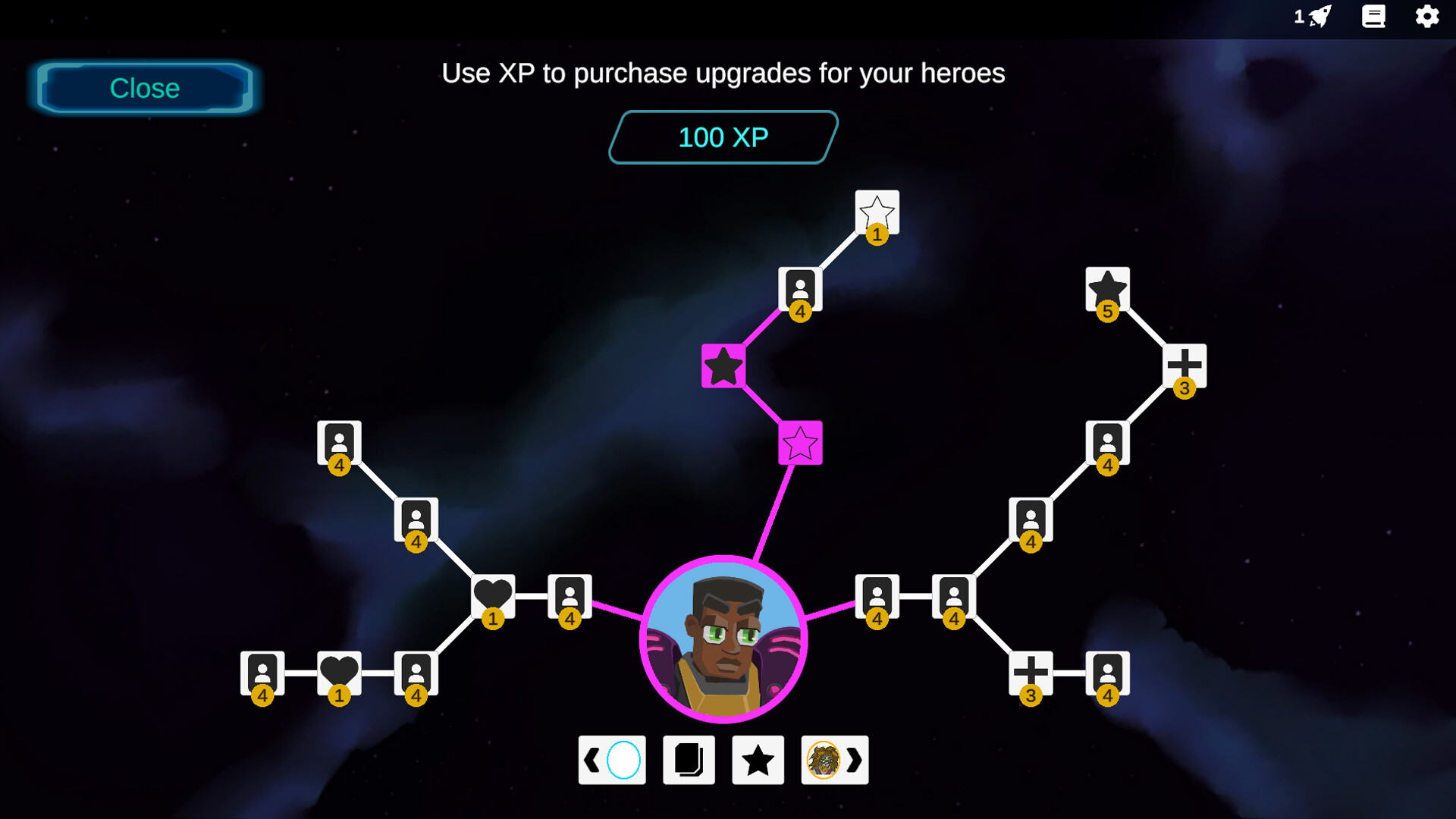Select the card deck icon at bottom
The image size is (1456, 819).
[x=688, y=760]
